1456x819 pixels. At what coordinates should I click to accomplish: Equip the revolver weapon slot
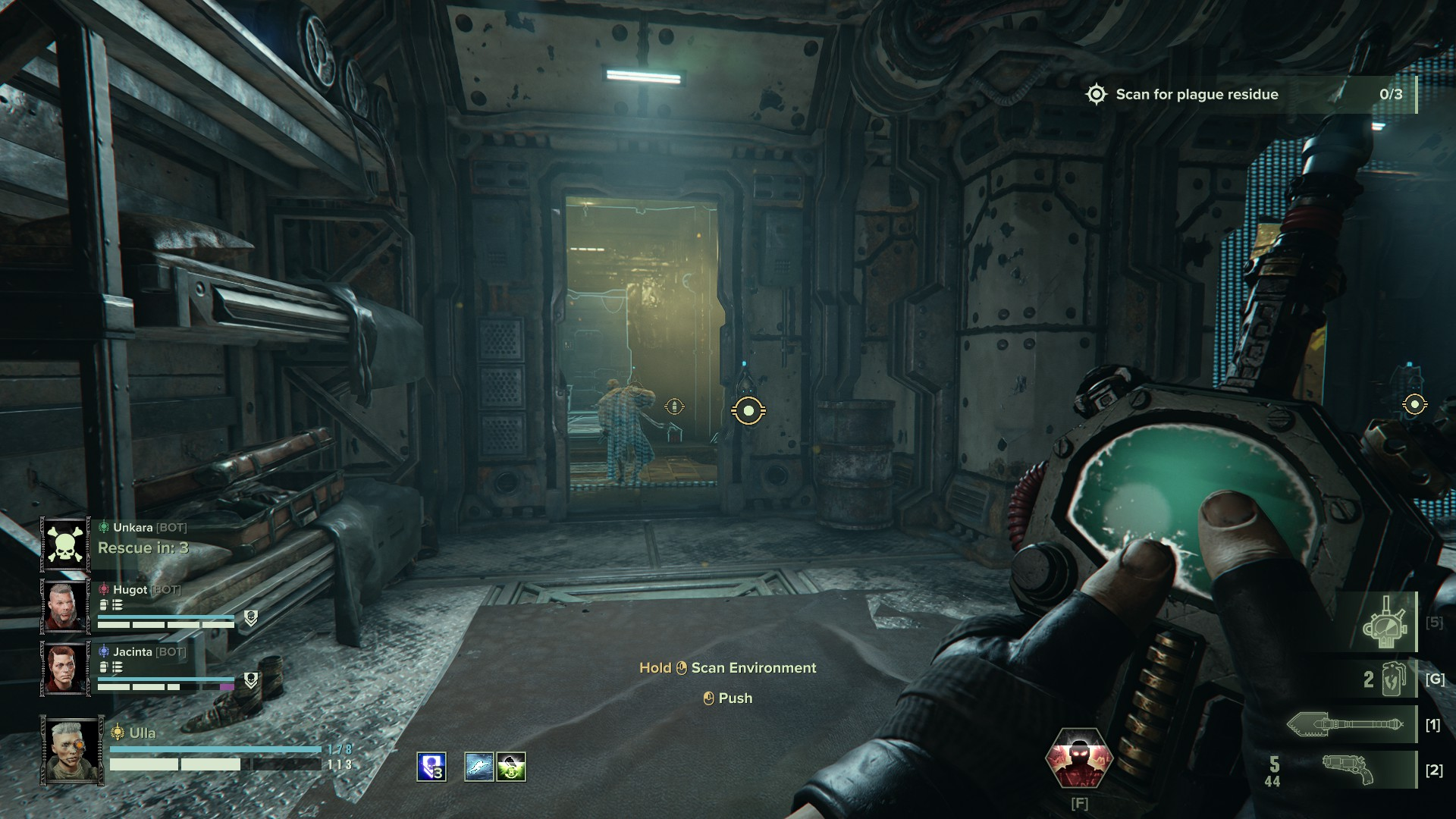pos(1350,770)
